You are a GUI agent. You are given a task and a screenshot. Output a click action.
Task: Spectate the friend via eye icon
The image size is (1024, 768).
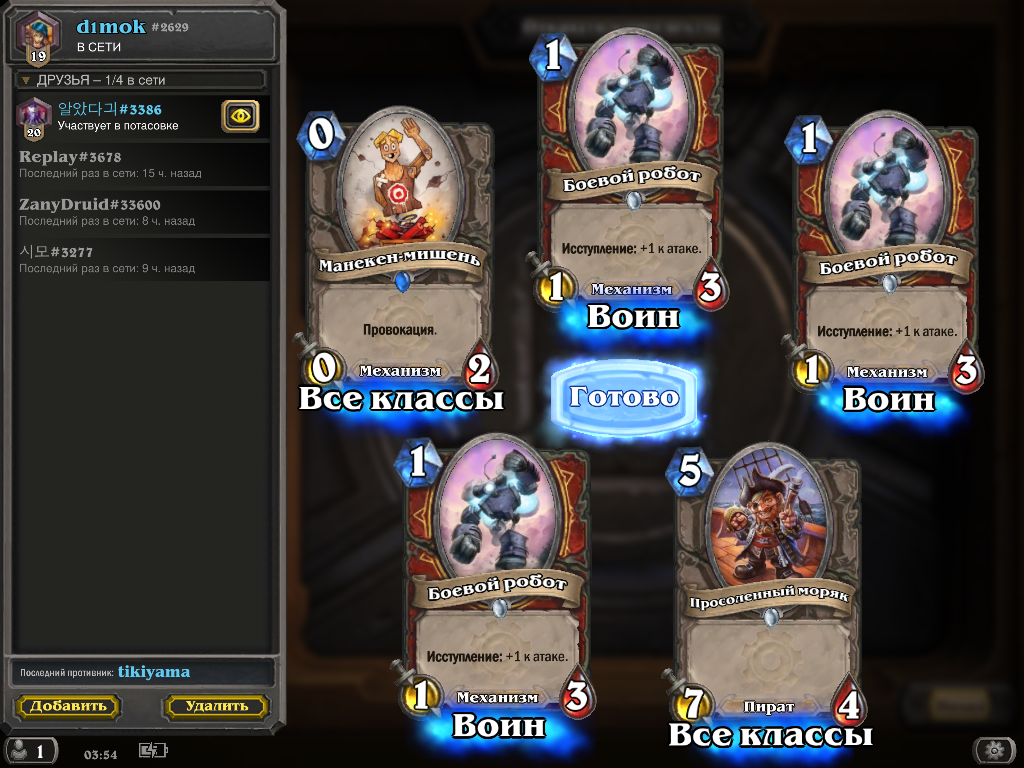[x=240, y=117]
